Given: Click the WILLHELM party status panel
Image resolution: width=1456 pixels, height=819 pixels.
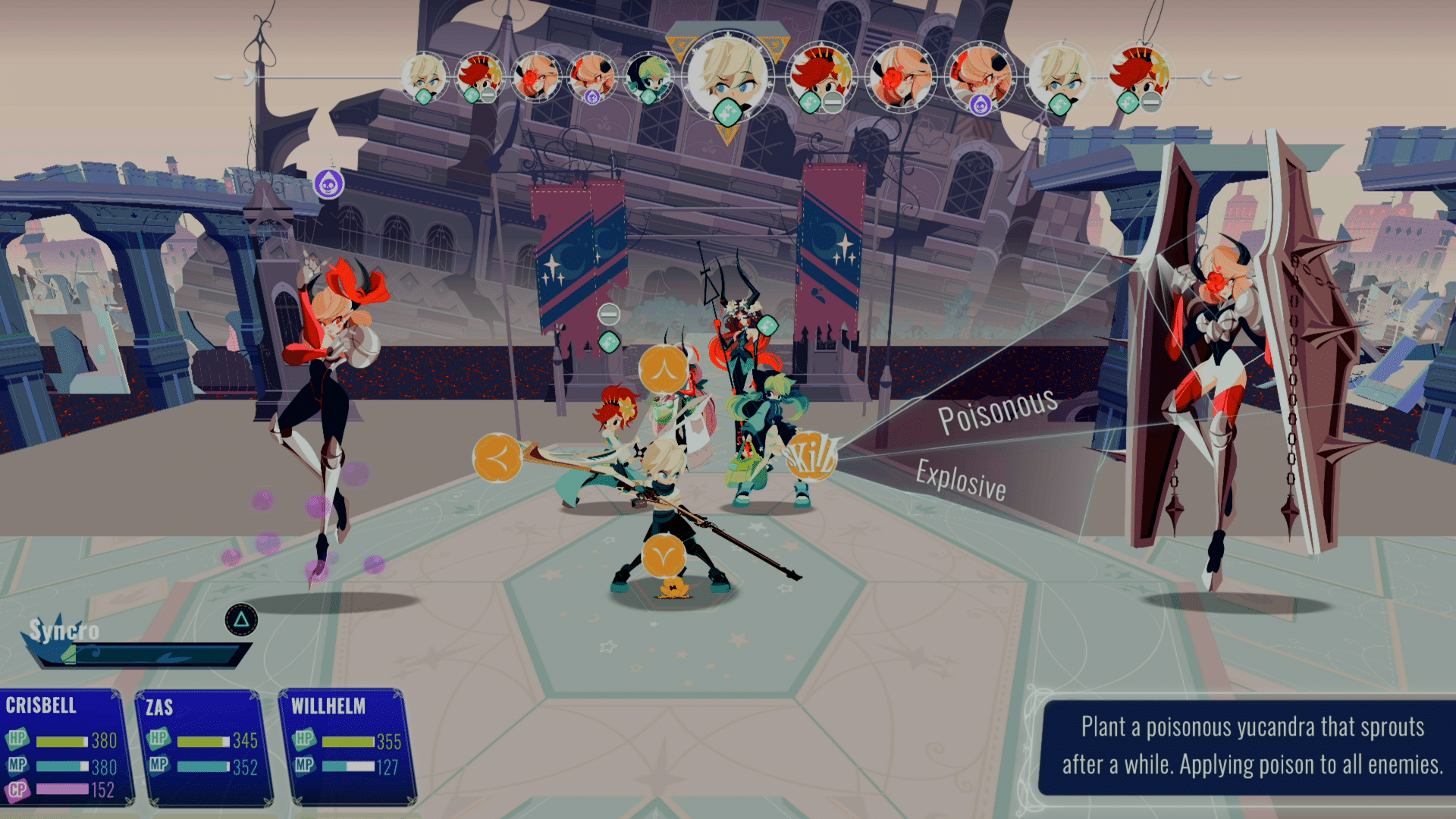Looking at the screenshot, I should pos(349,746).
